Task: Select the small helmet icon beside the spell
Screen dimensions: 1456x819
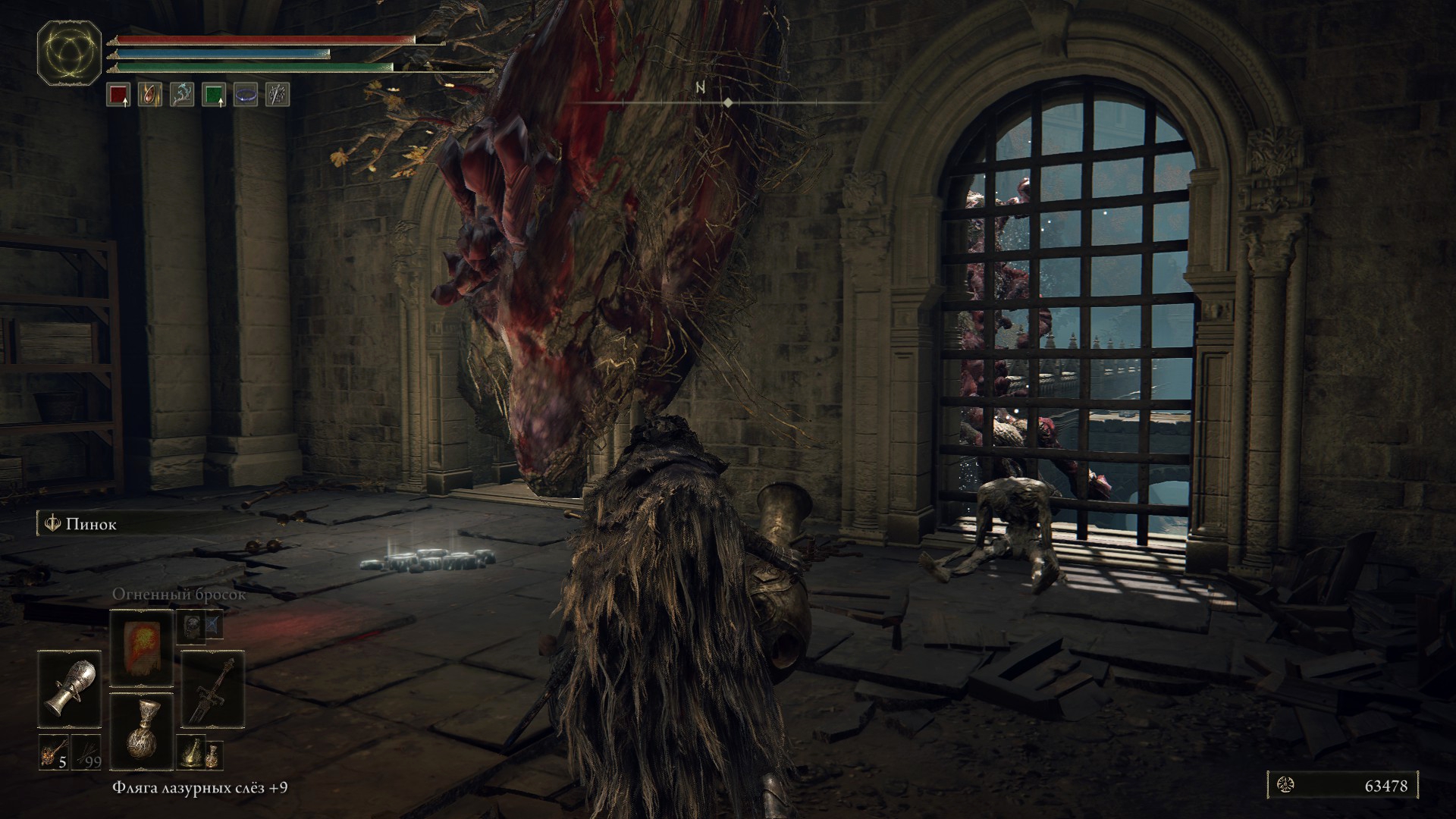Action: point(192,626)
